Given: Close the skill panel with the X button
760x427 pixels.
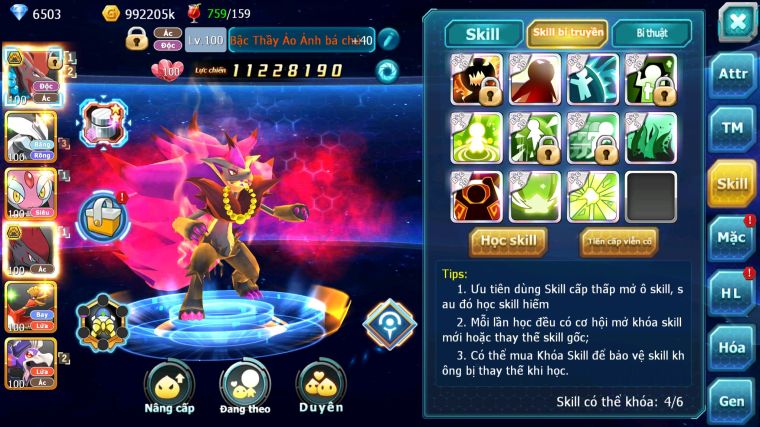Looking at the screenshot, I should point(736,21).
